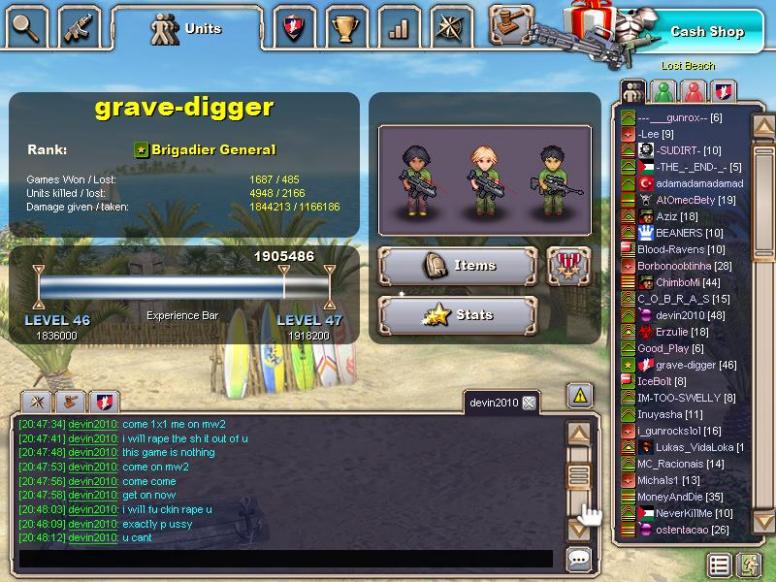Show the bar chart rankings tab

click(399, 28)
